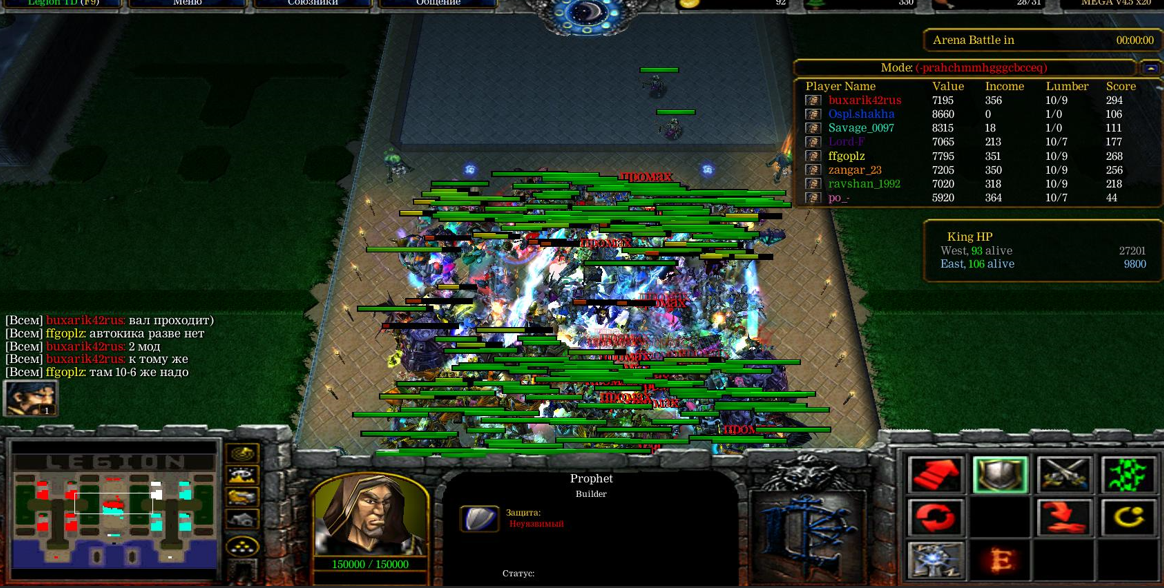Toggle minimap terrain display button
This screenshot has width=1164, height=588.
coord(243,476)
